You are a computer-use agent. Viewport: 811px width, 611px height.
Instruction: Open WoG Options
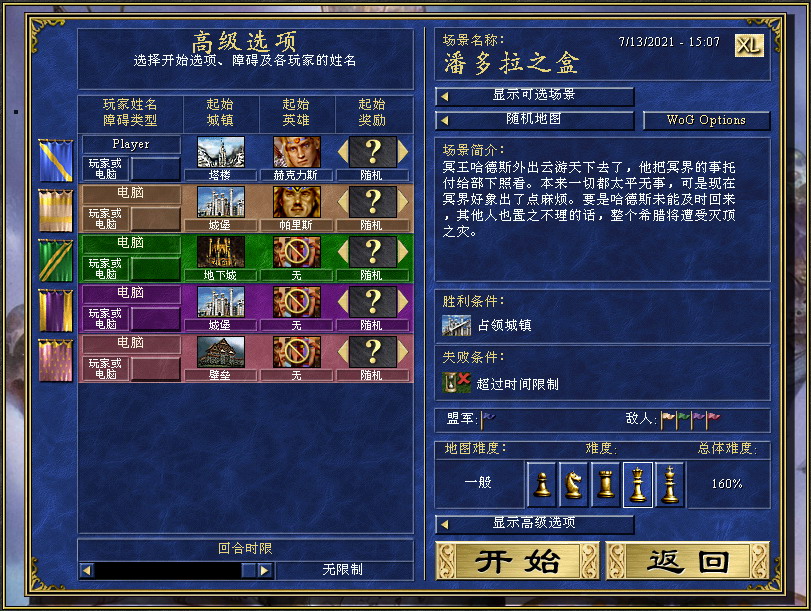pyautogui.click(x=706, y=120)
